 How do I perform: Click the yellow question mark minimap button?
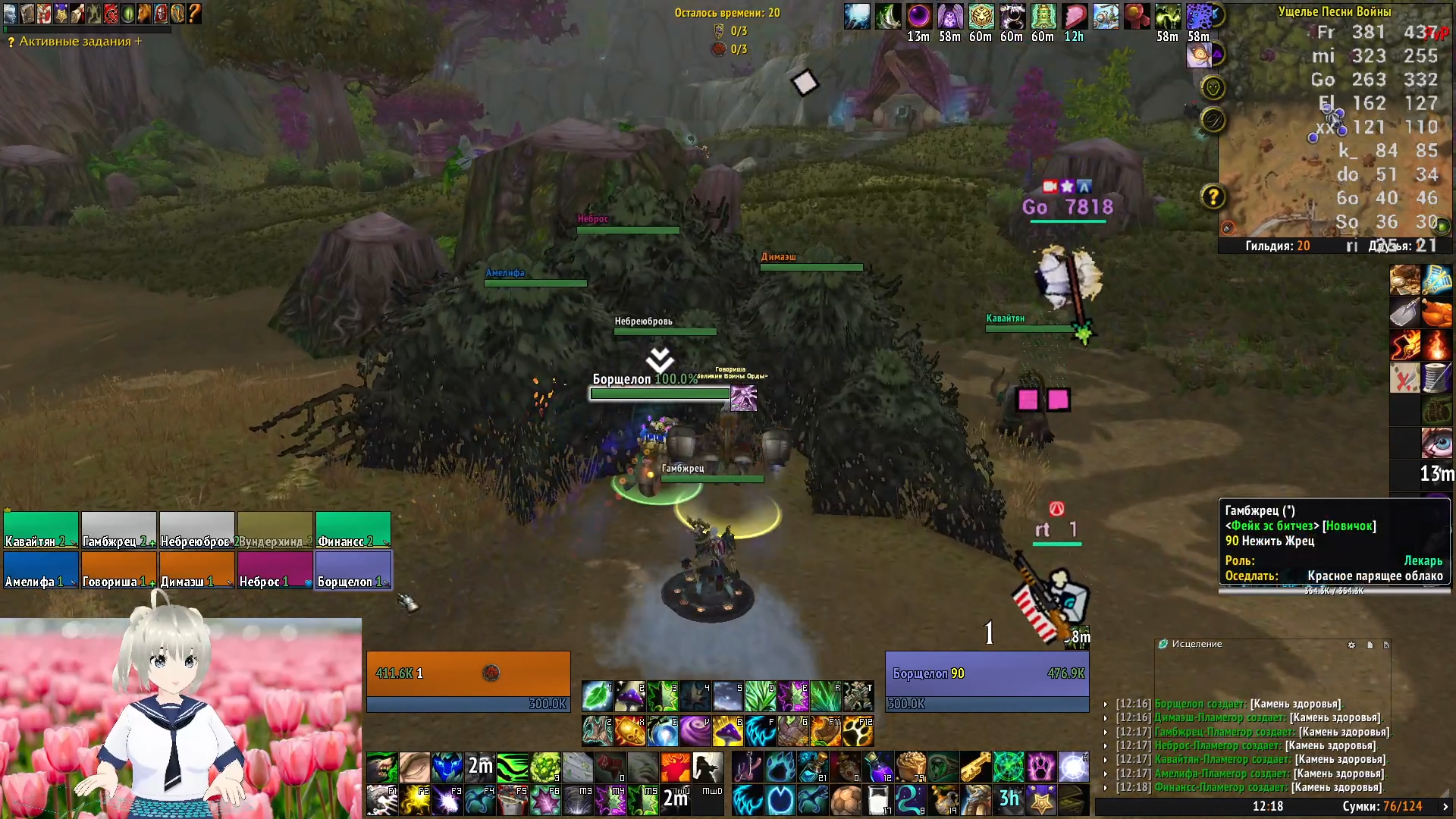click(1213, 197)
